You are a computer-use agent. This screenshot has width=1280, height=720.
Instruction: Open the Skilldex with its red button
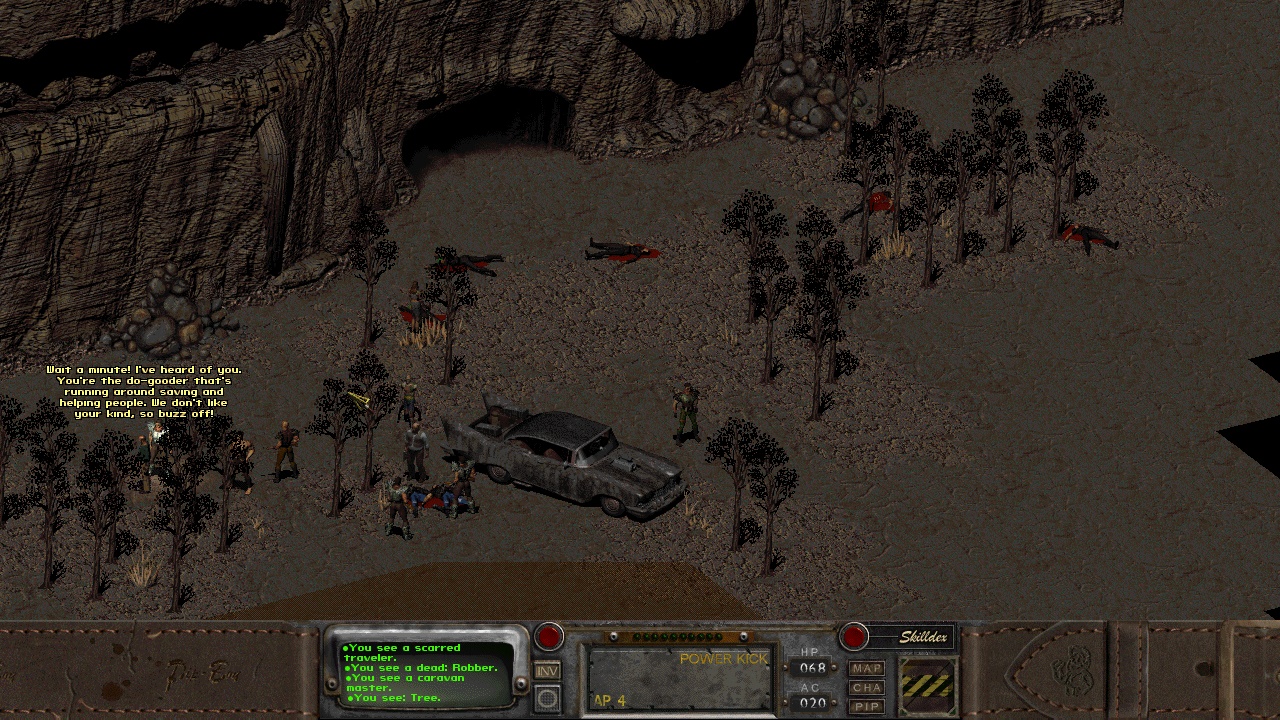coord(854,637)
